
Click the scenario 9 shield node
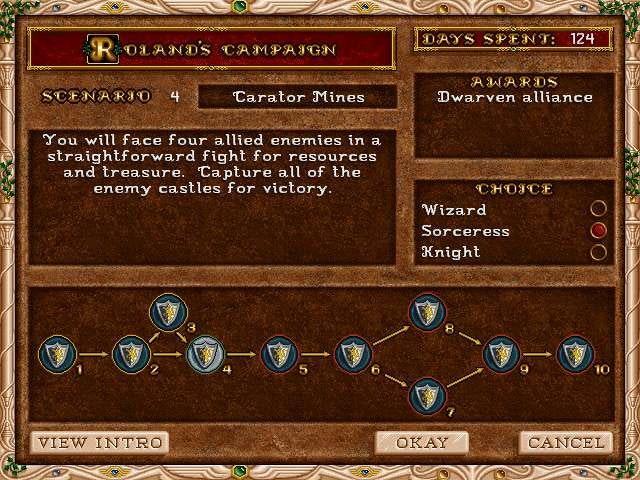click(x=501, y=353)
